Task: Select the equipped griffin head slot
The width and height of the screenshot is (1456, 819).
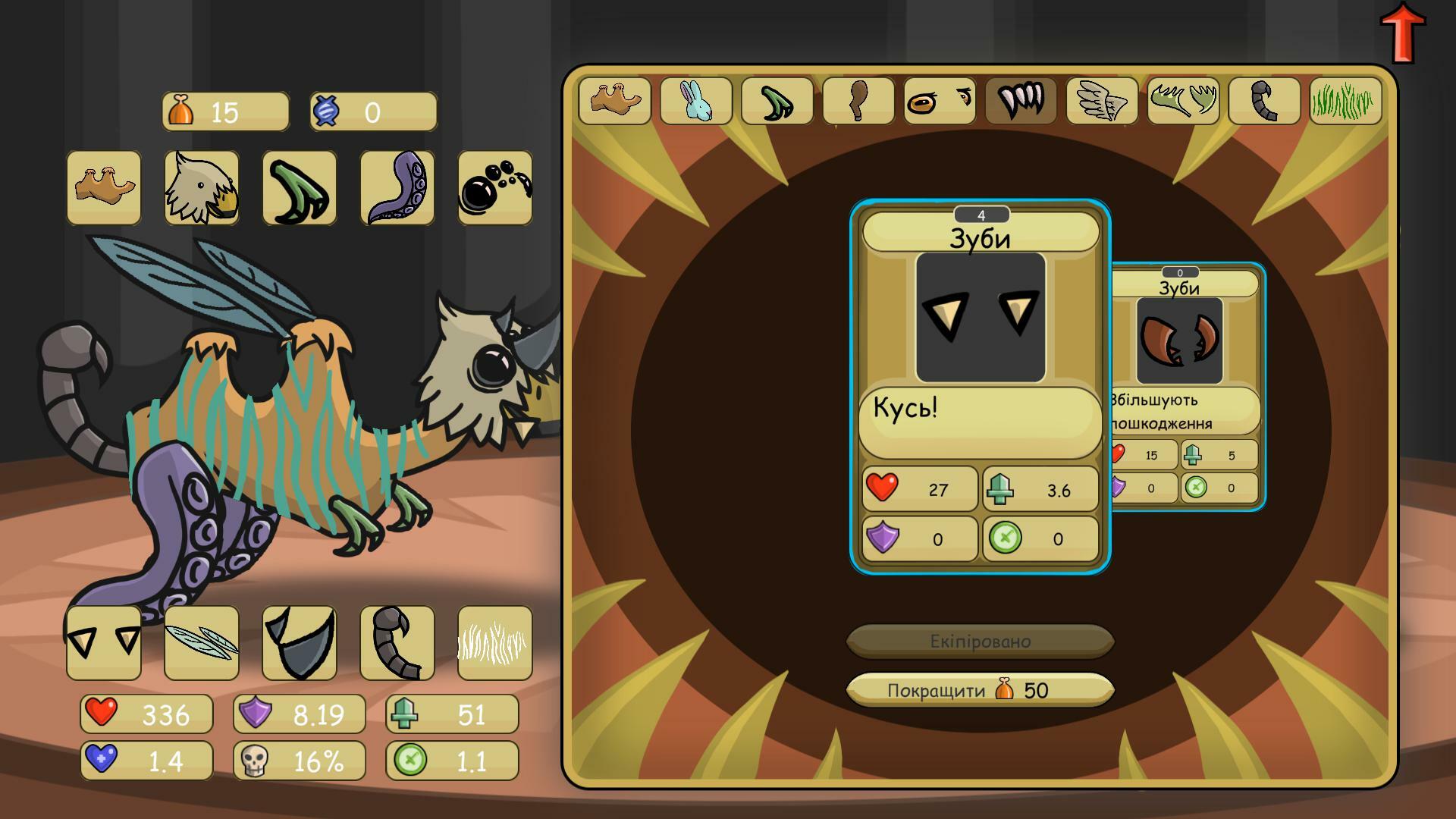Action: 202,188
